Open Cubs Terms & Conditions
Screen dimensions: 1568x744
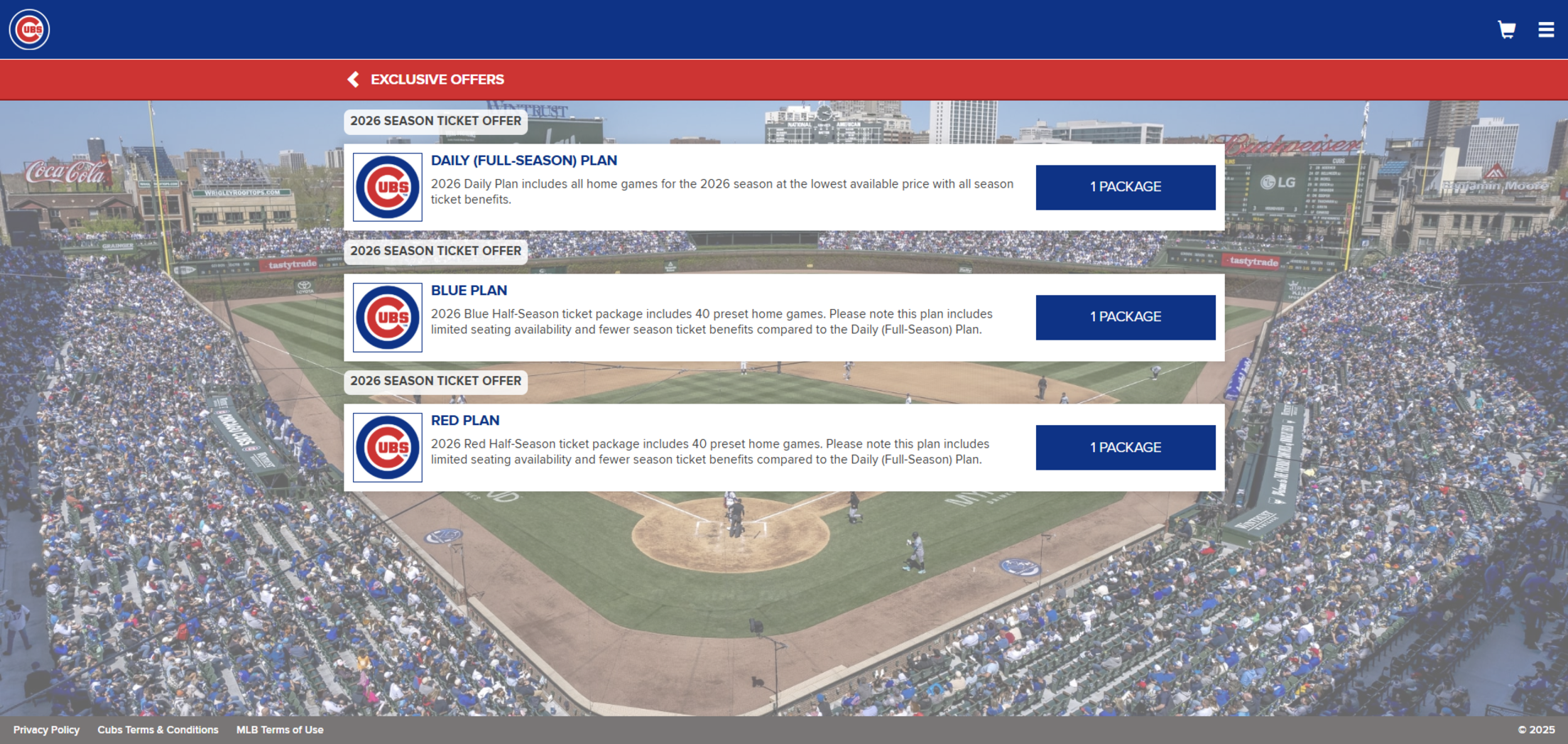tap(158, 730)
